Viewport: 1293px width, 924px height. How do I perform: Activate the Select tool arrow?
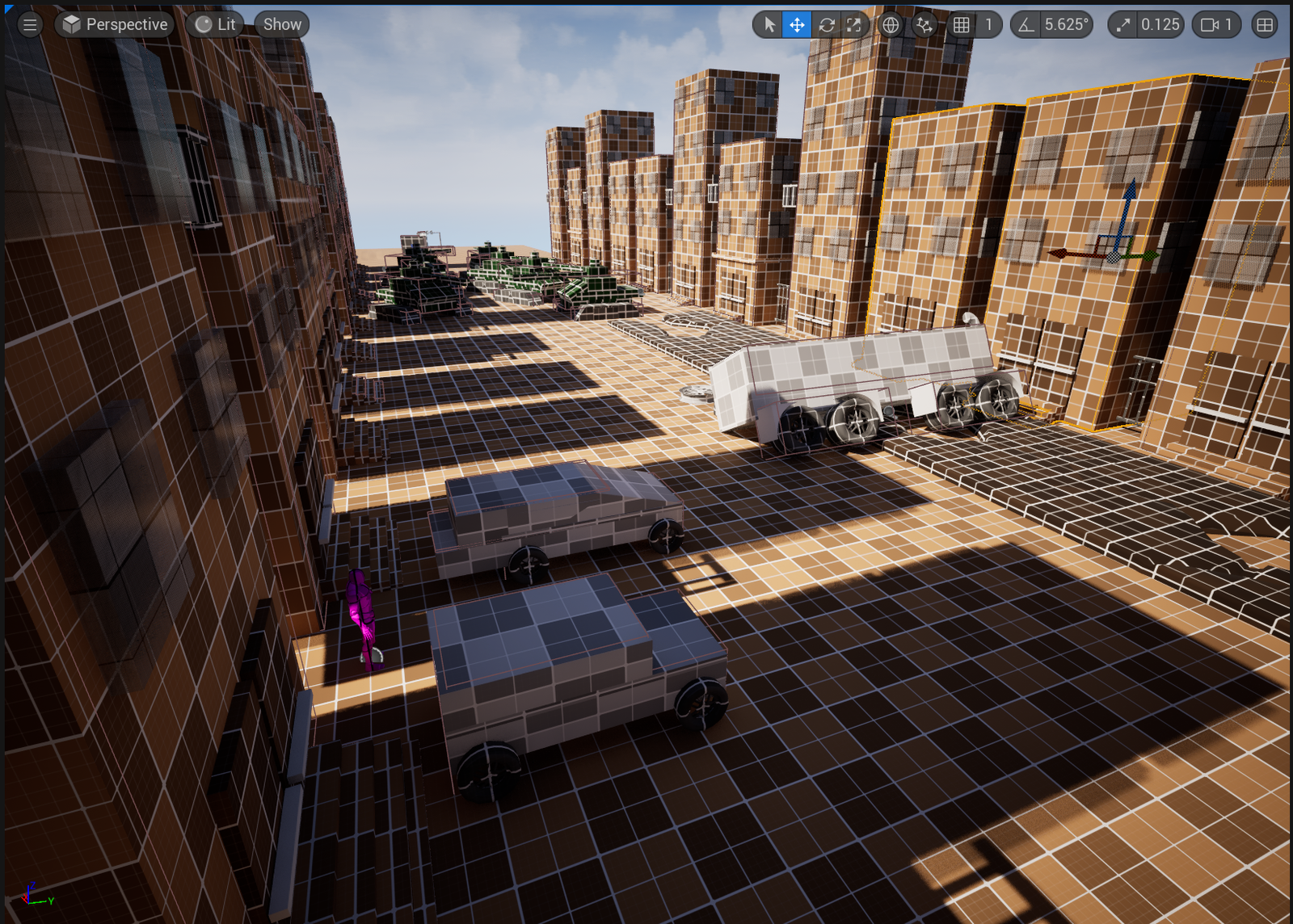click(x=770, y=24)
